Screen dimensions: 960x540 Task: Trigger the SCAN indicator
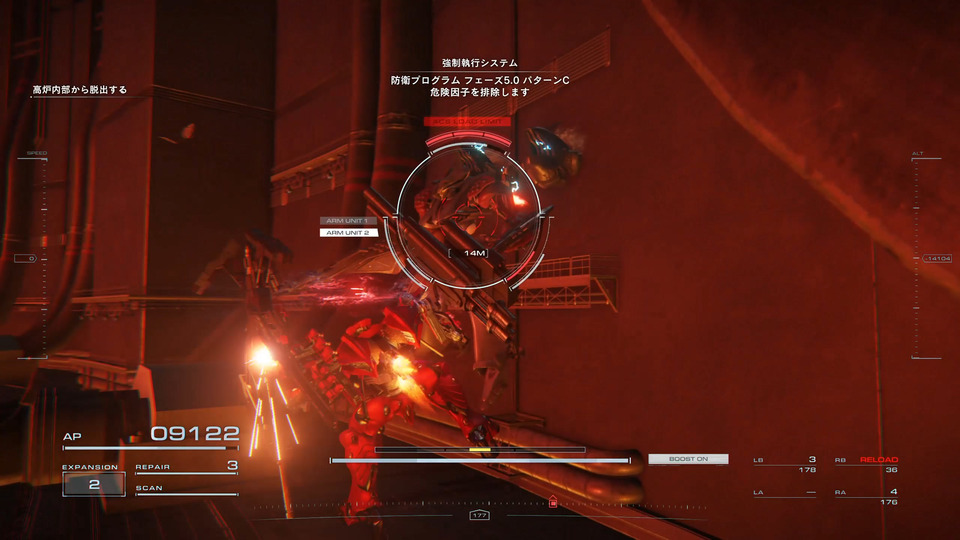tap(187, 489)
